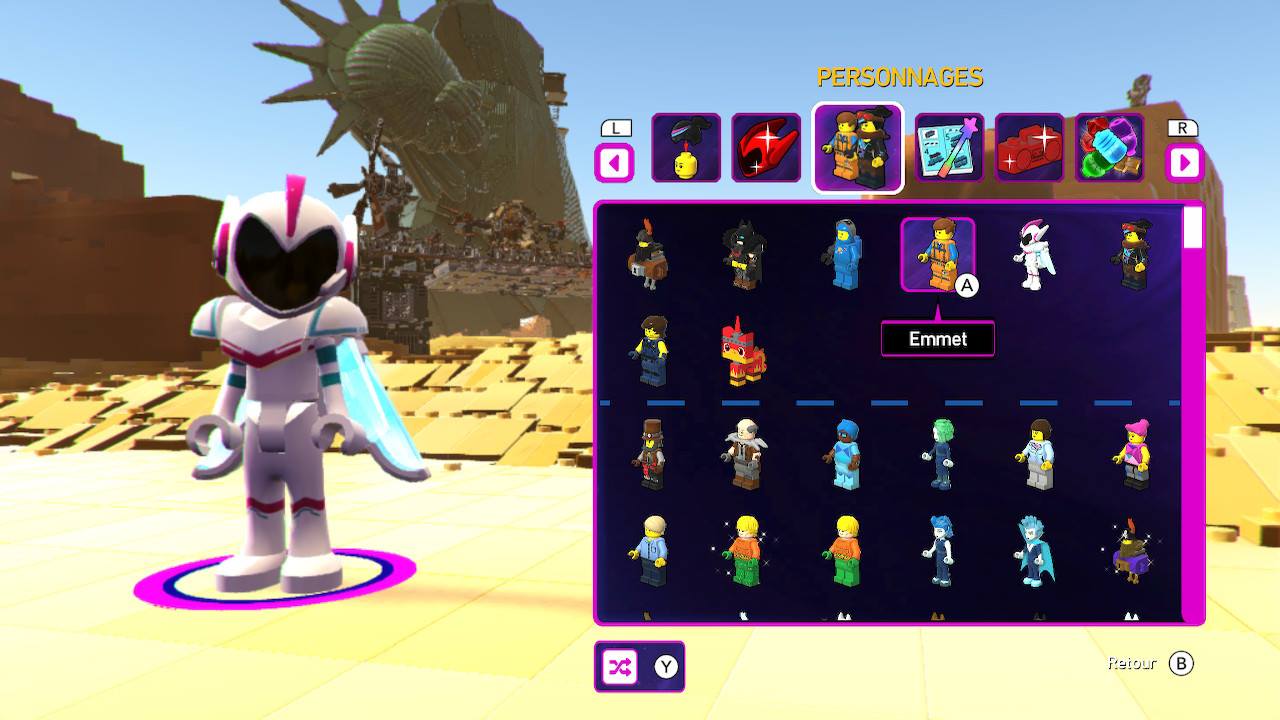Viewport: 1280px width, 720px height.
Task: Switch to the red sparkling helmet tab
Action: pyautogui.click(x=766, y=148)
